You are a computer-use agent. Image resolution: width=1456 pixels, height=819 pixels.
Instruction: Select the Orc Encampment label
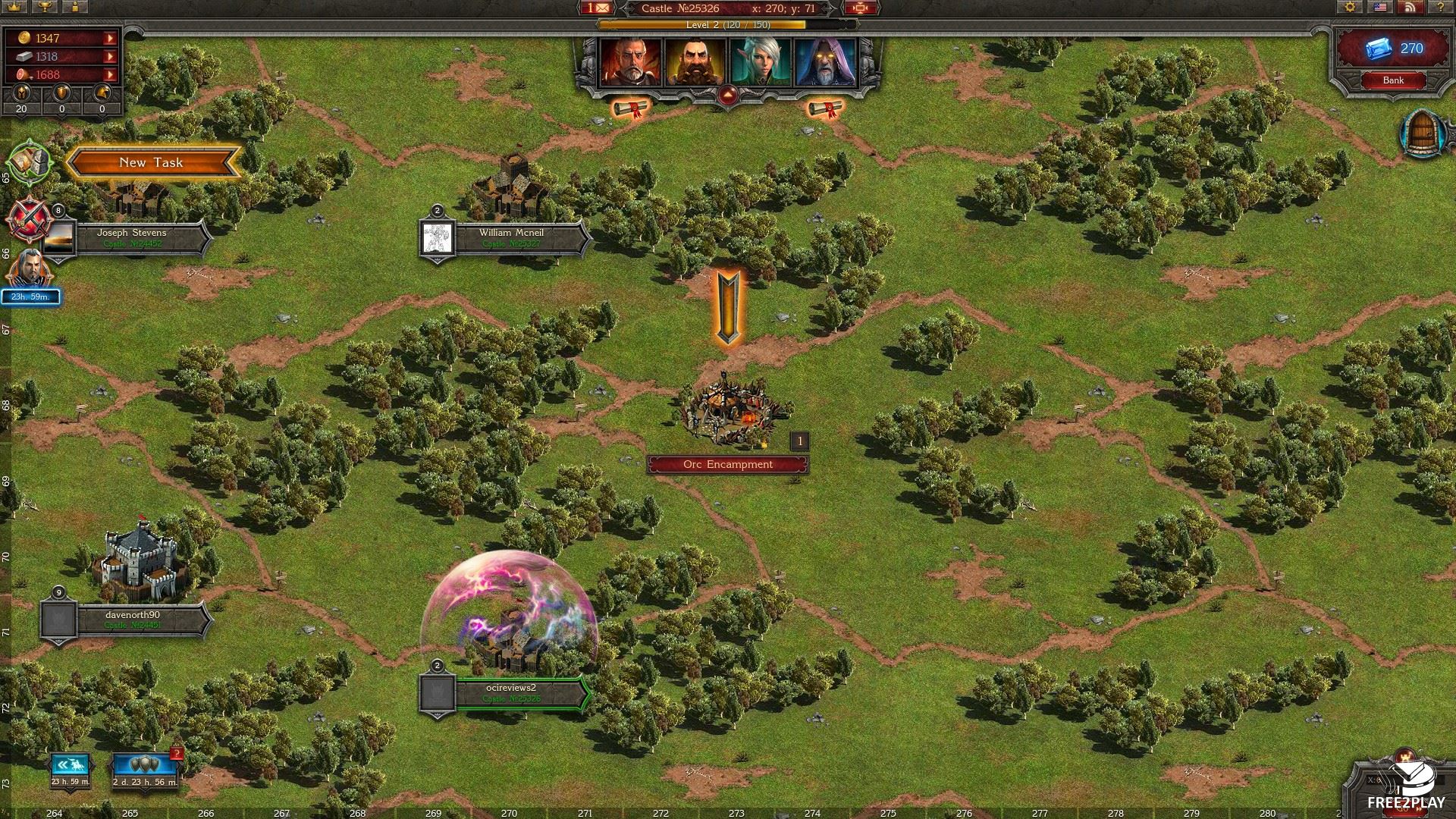(x=727, y=465)
